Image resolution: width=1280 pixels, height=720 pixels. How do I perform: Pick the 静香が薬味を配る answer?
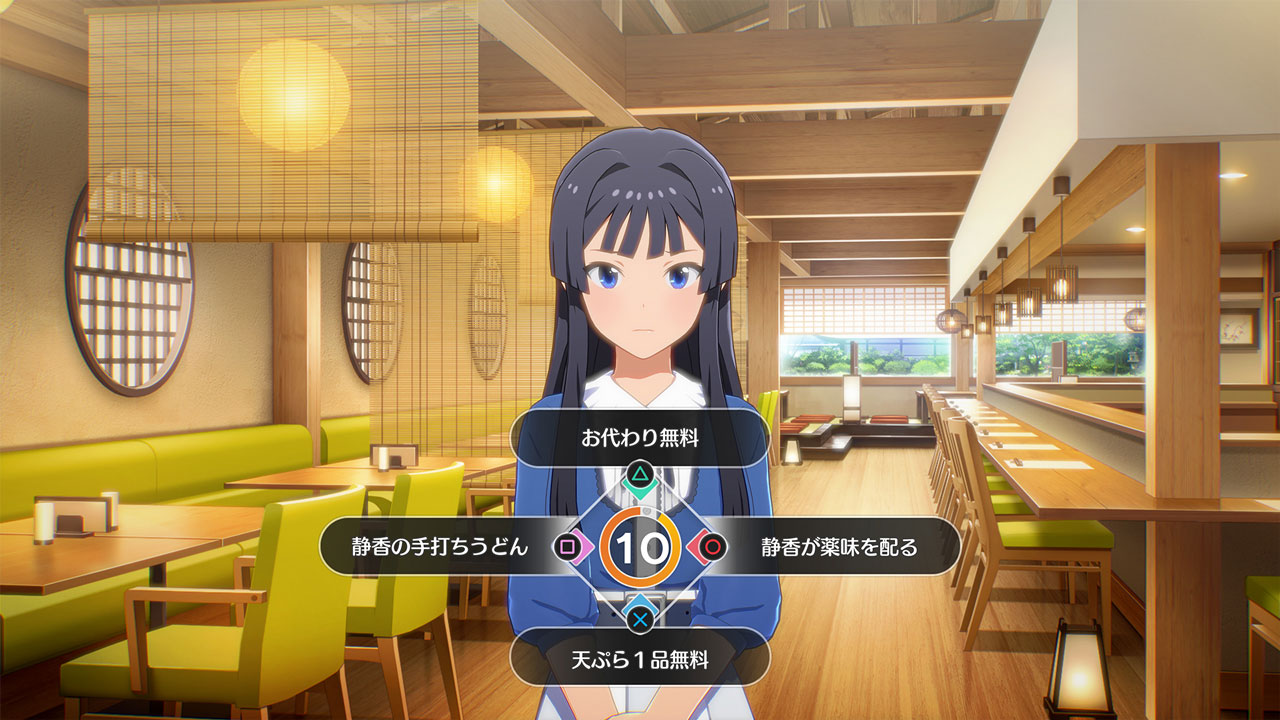(x=838, y=546)
